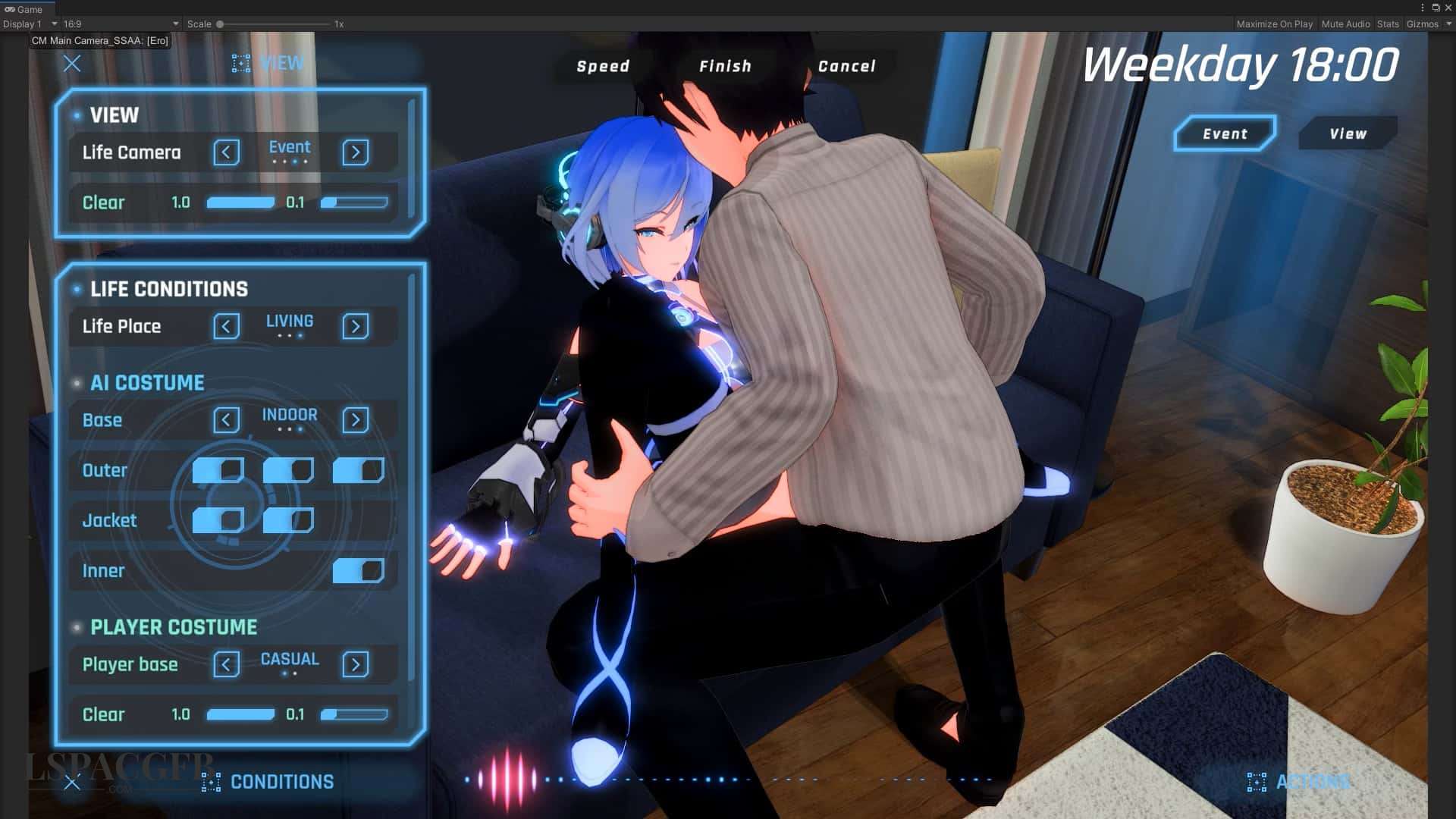Open the VIEW panel grid icon at top

pyautogui.click(x=241, y=63)
